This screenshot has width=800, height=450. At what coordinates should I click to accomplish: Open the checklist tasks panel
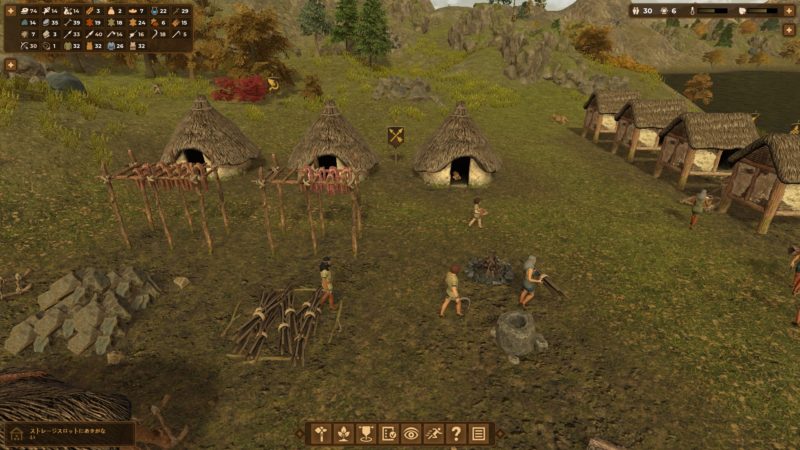point(389,434)
